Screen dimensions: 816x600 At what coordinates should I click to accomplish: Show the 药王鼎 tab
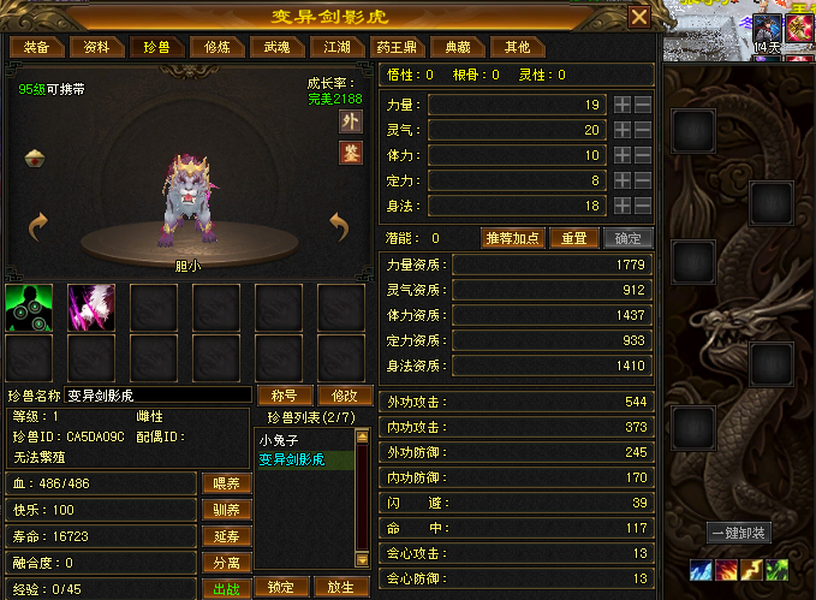tap(397, 47)
